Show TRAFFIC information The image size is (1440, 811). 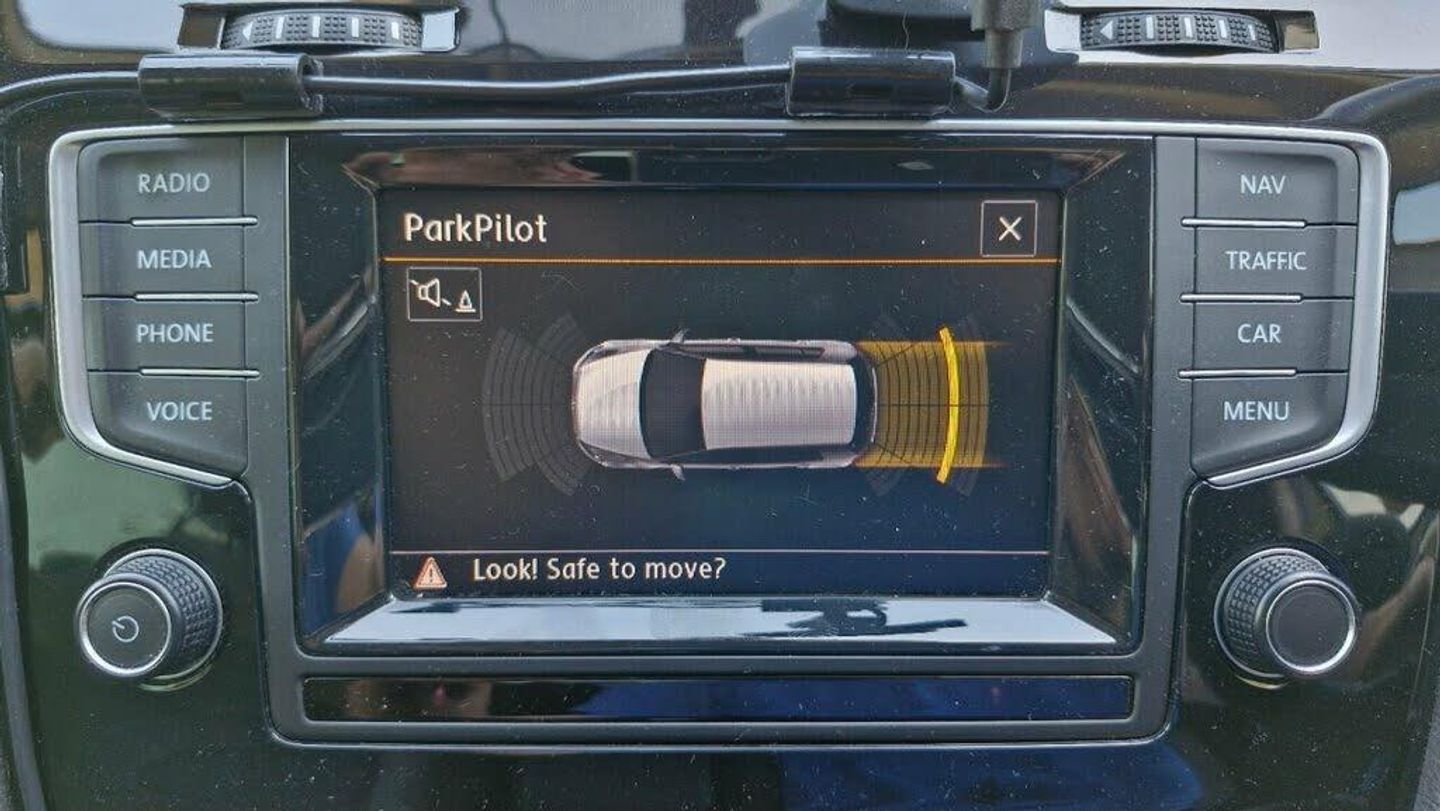tap(1265, 261)
